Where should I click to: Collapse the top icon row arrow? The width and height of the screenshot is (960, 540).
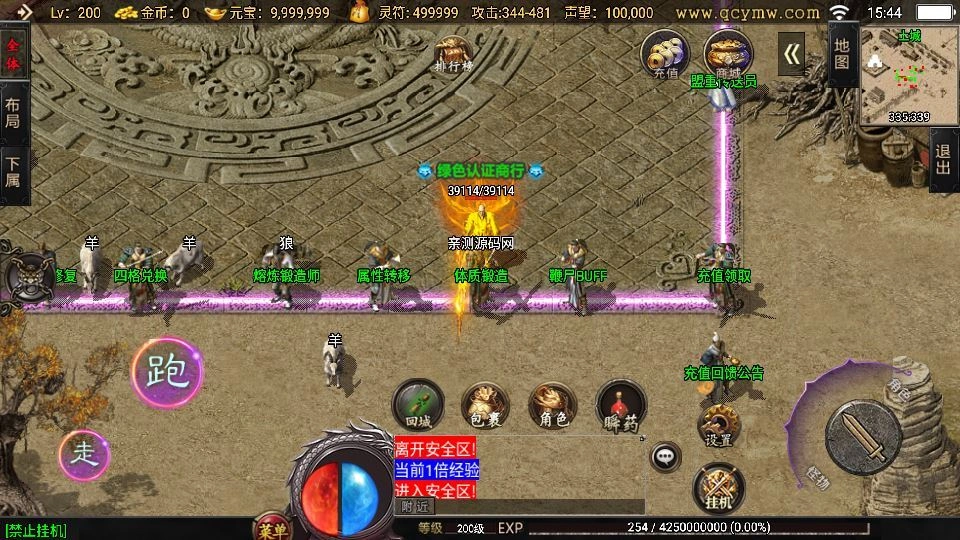pyautogui.click(x=792, y=54)
